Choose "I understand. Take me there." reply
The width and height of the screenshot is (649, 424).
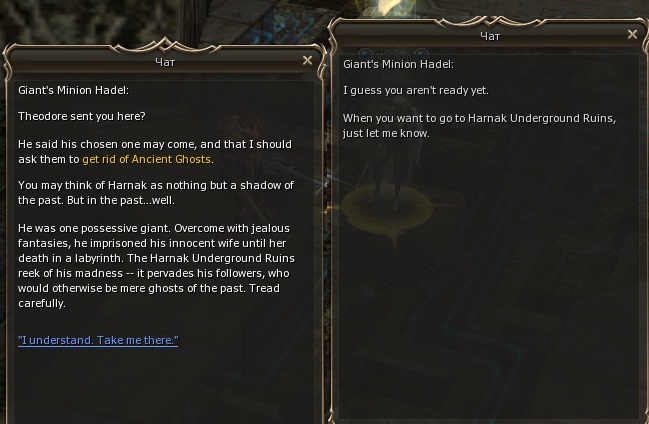pyautogui.click(x=98, y=341)
